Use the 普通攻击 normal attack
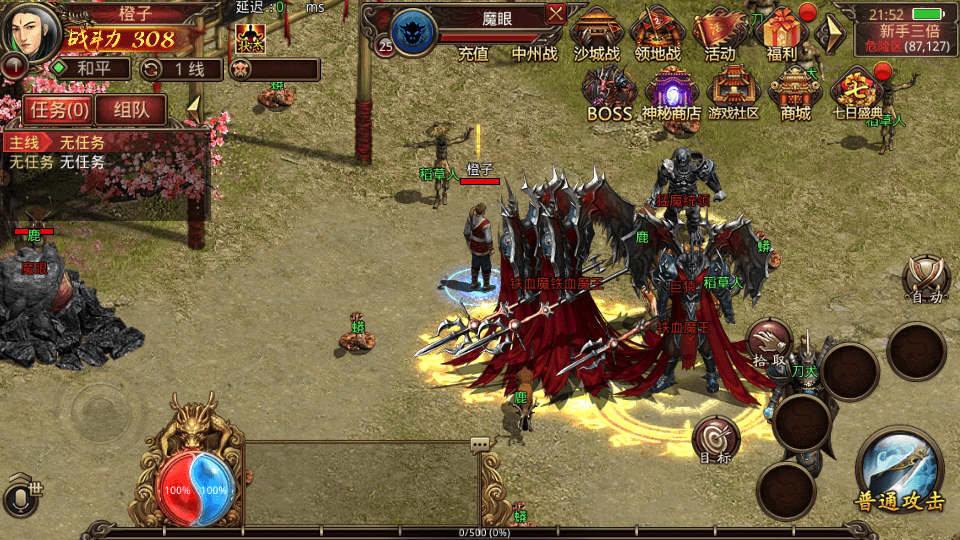Image resolution: width=960 pixels, height=540 pixels. (x=899, y=471)
